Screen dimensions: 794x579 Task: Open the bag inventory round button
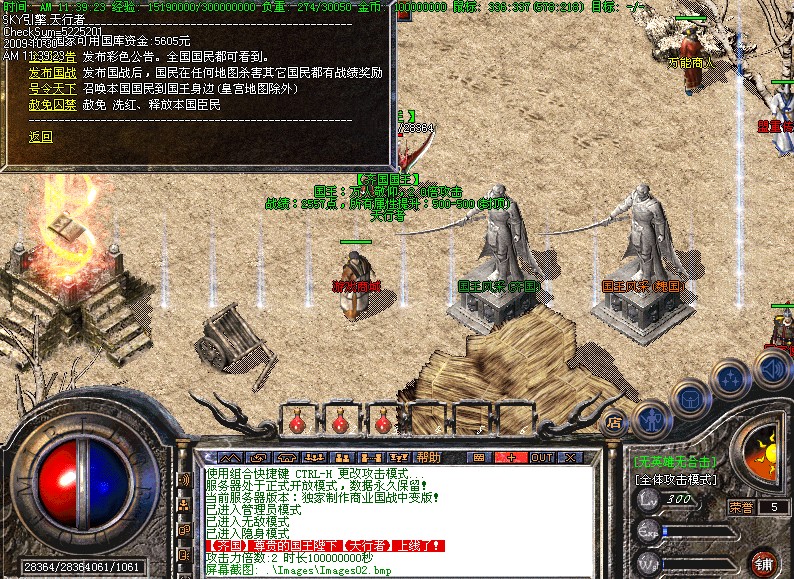tap(690, 401)
